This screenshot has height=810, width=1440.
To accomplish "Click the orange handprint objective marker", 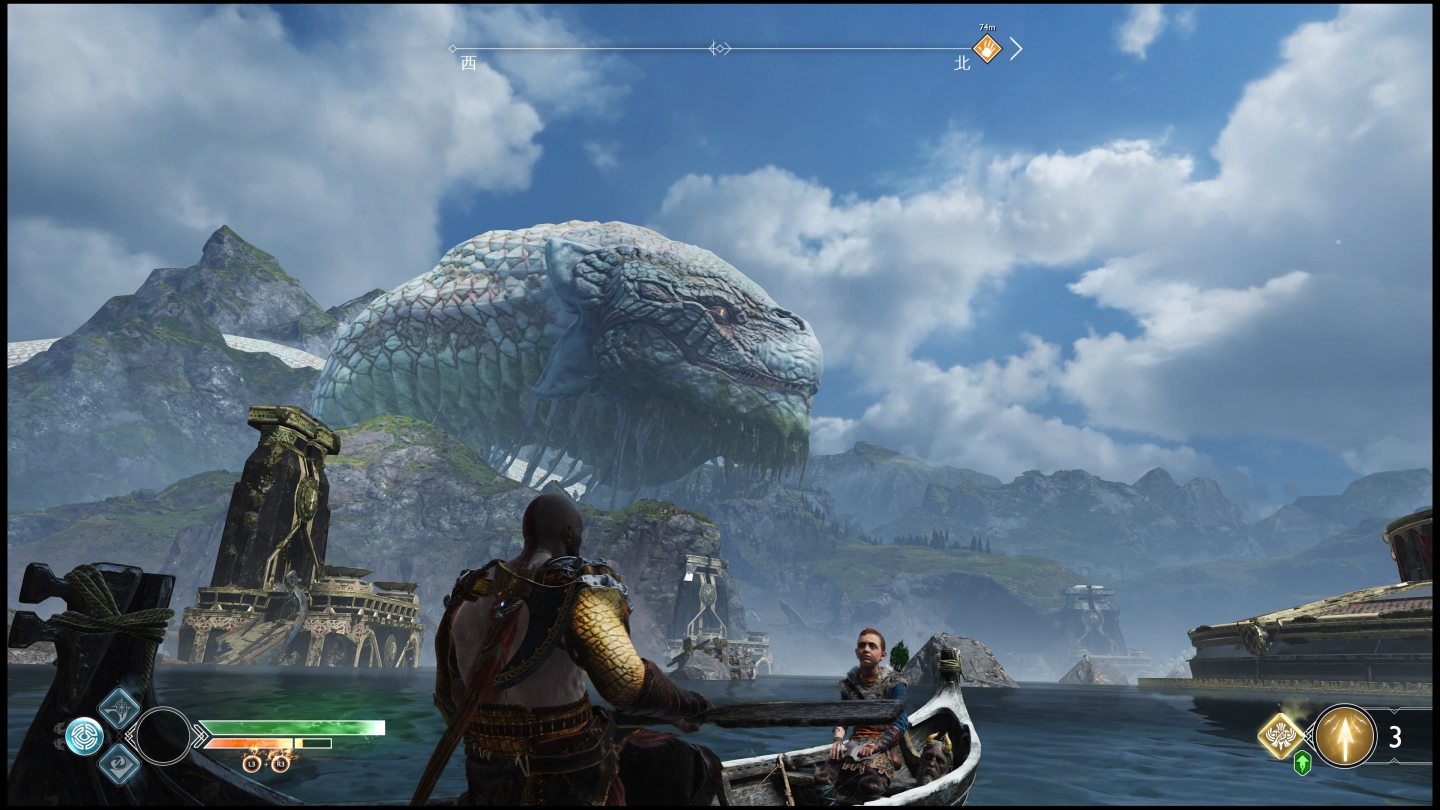I will click(987, 48).
